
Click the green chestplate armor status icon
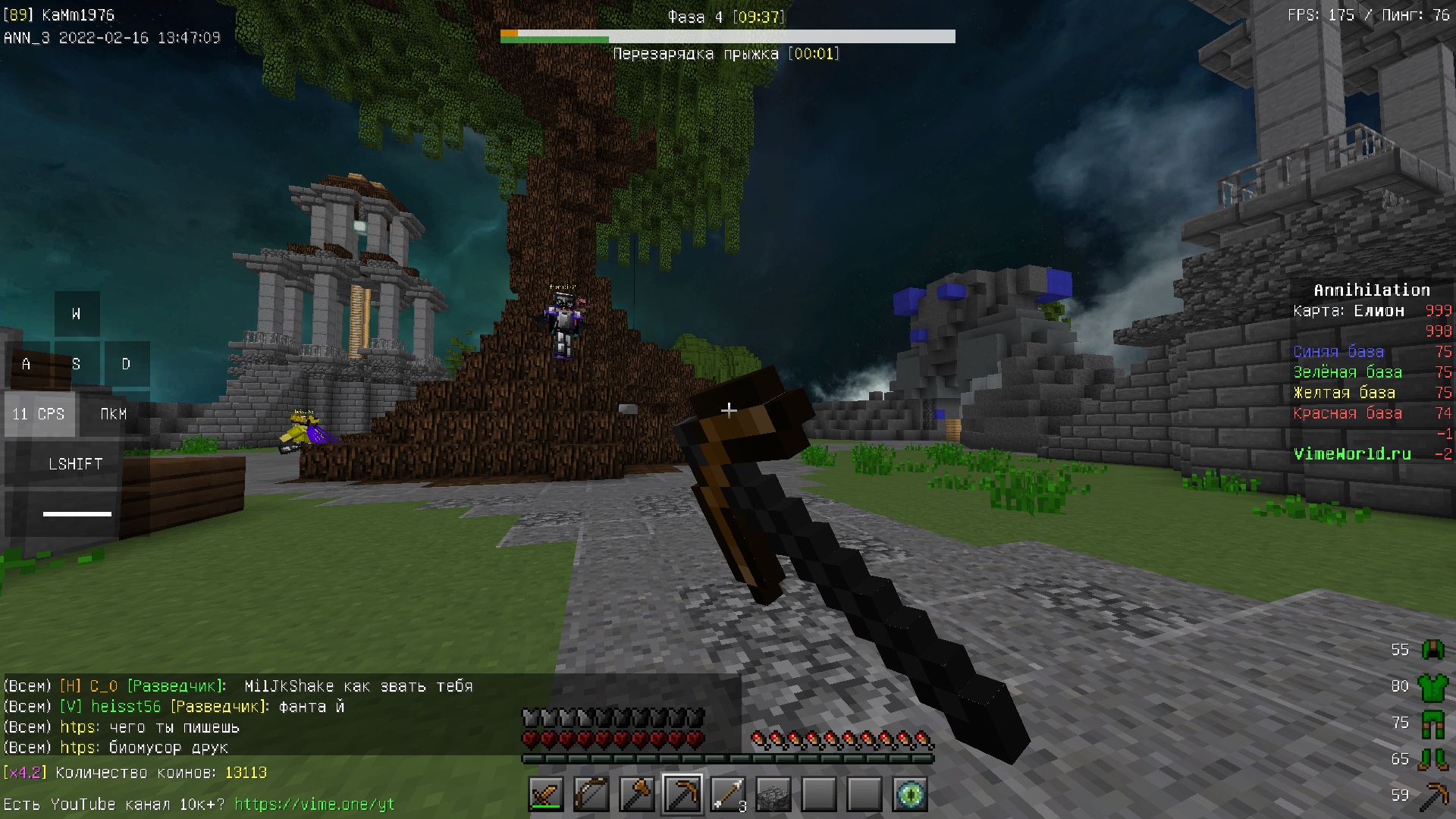point(1432,686)
